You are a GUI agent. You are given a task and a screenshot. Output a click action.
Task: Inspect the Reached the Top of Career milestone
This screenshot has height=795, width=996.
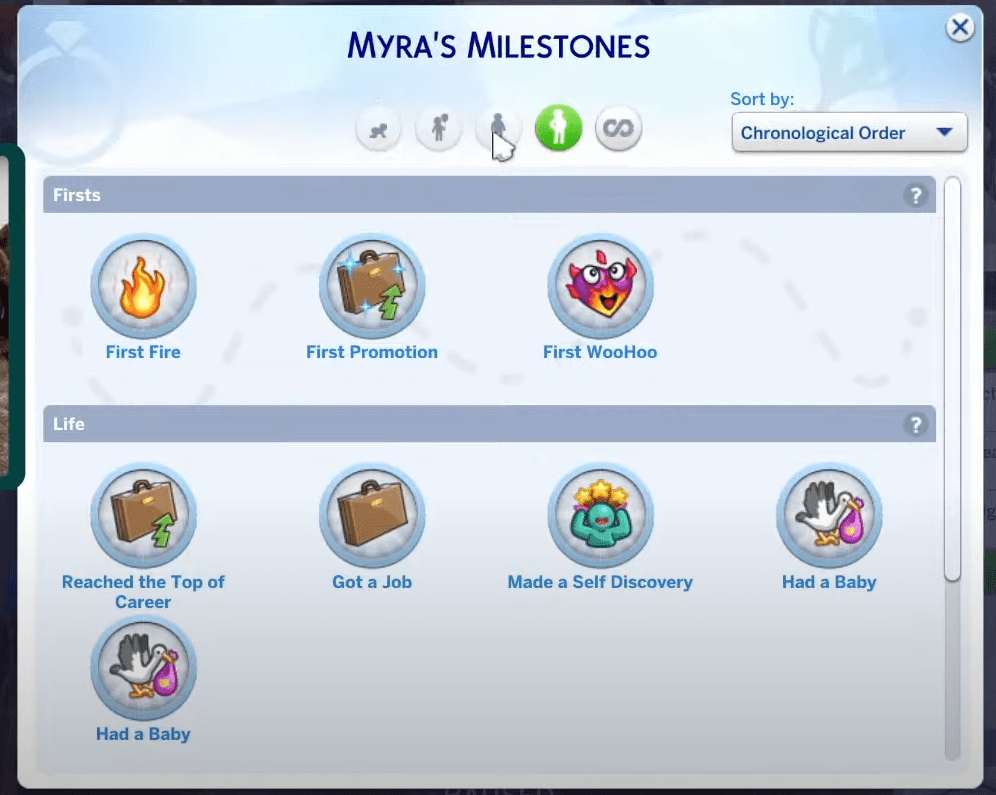pos(143,518)
